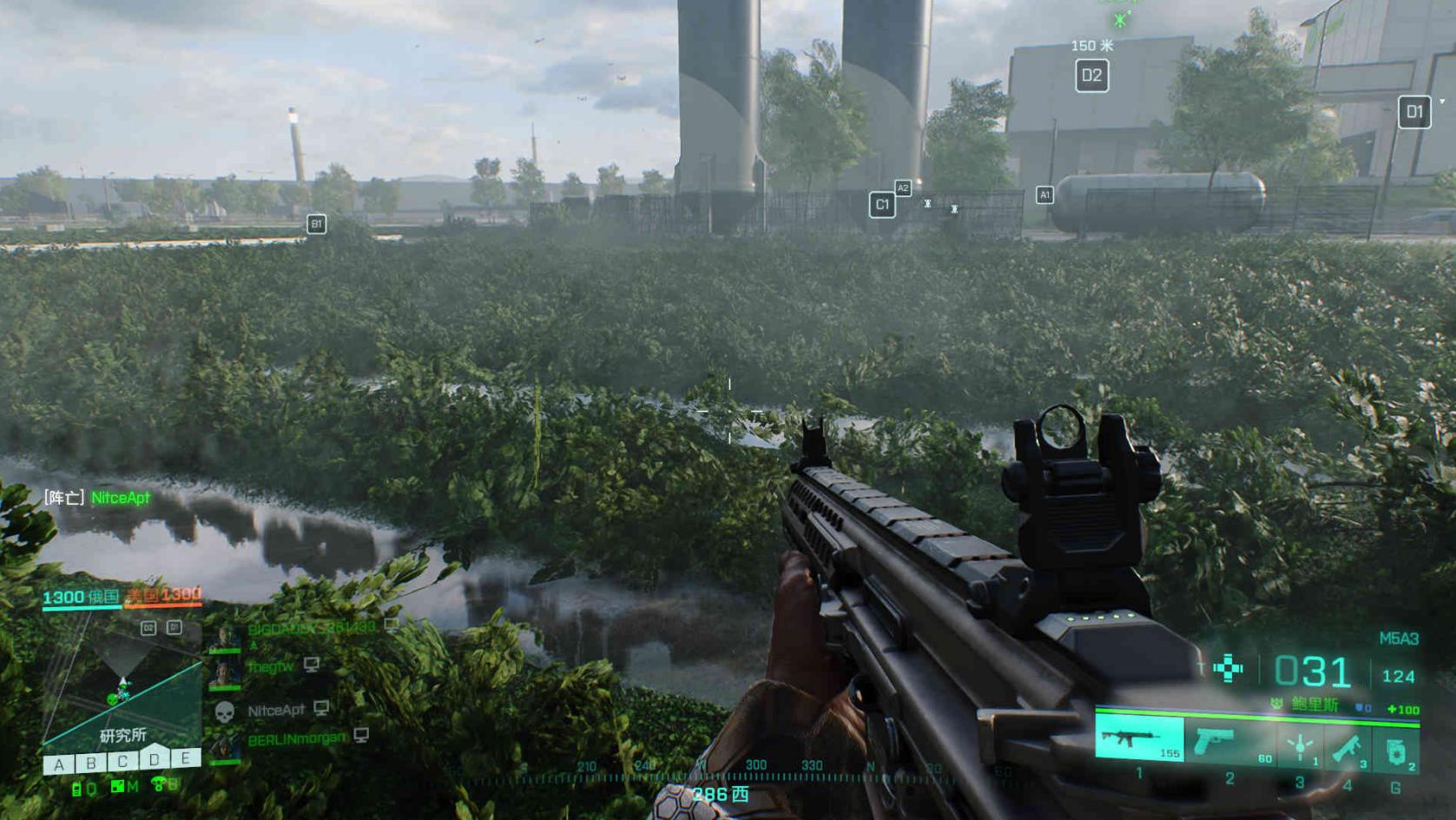Screen dimensions: 1456x820
Task: Select squadmate BERLINmorgan in the squad list
Action: tap(296, 740)
